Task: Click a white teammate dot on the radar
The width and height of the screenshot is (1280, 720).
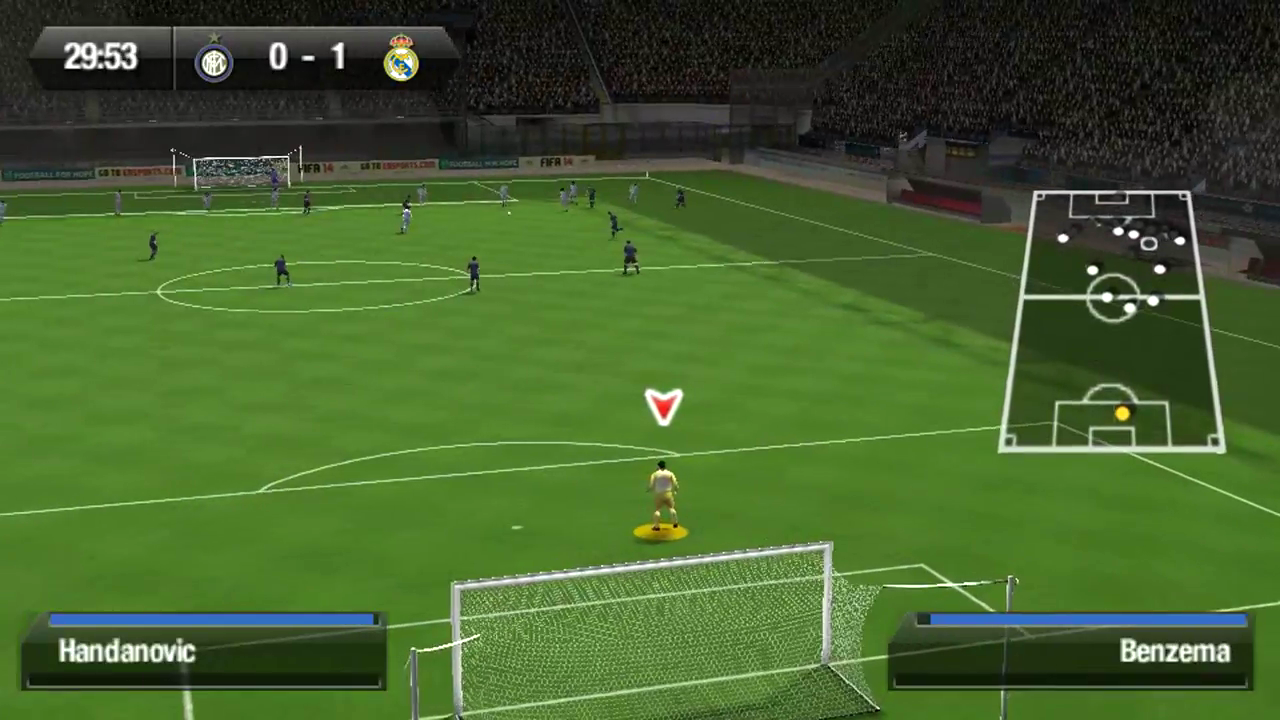Action: tap(1106, 295)
